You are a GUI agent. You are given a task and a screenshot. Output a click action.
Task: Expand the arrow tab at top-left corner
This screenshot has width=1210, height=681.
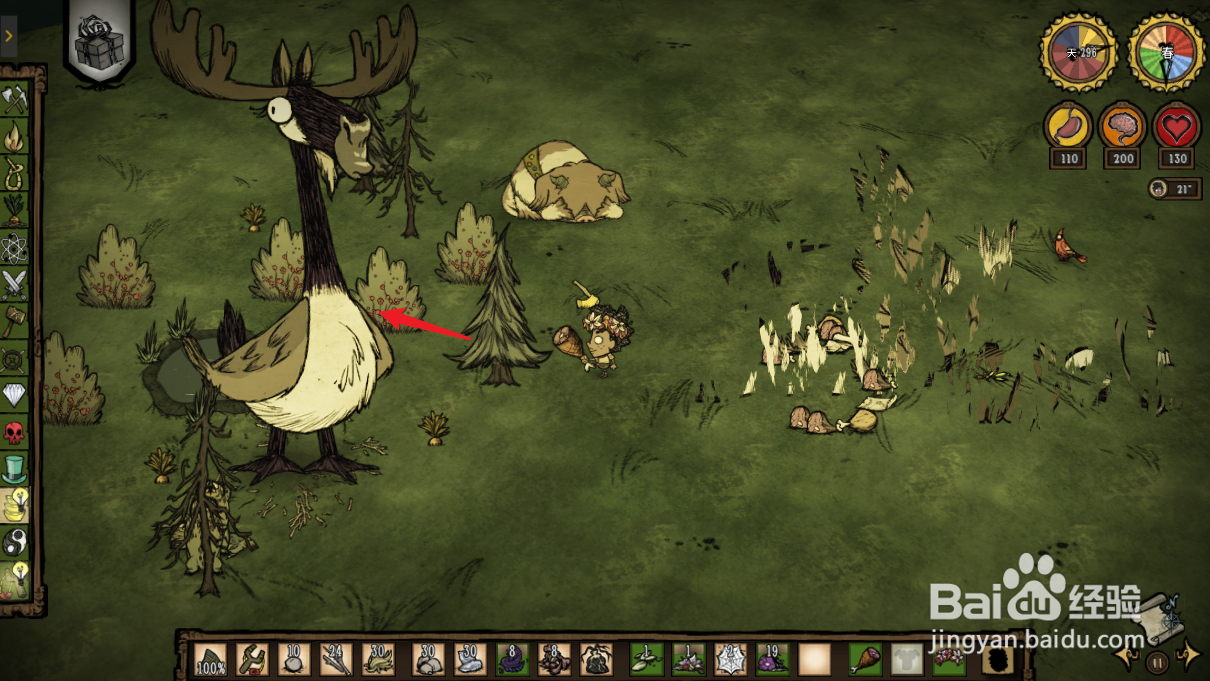point(8,37)
